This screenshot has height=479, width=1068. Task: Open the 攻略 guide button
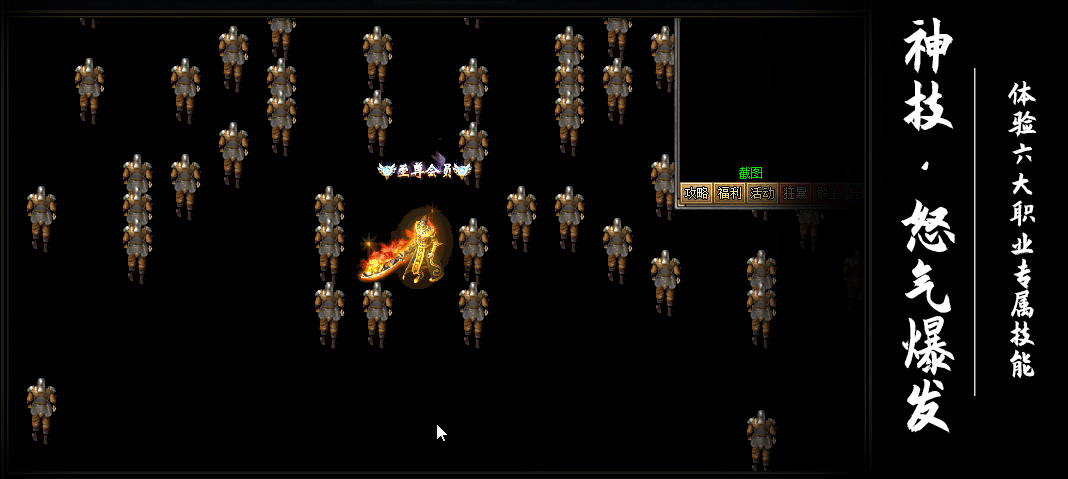pos(695,193)
